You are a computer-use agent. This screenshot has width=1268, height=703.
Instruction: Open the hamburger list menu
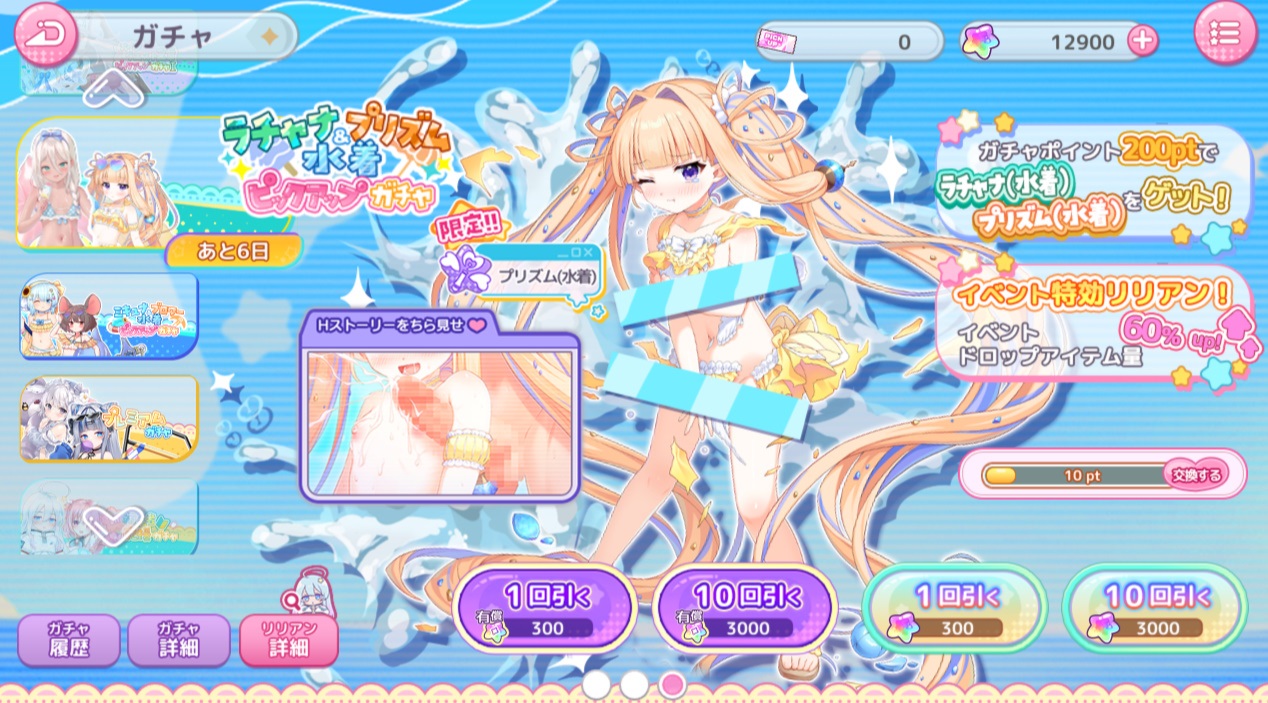[1224, 34]
